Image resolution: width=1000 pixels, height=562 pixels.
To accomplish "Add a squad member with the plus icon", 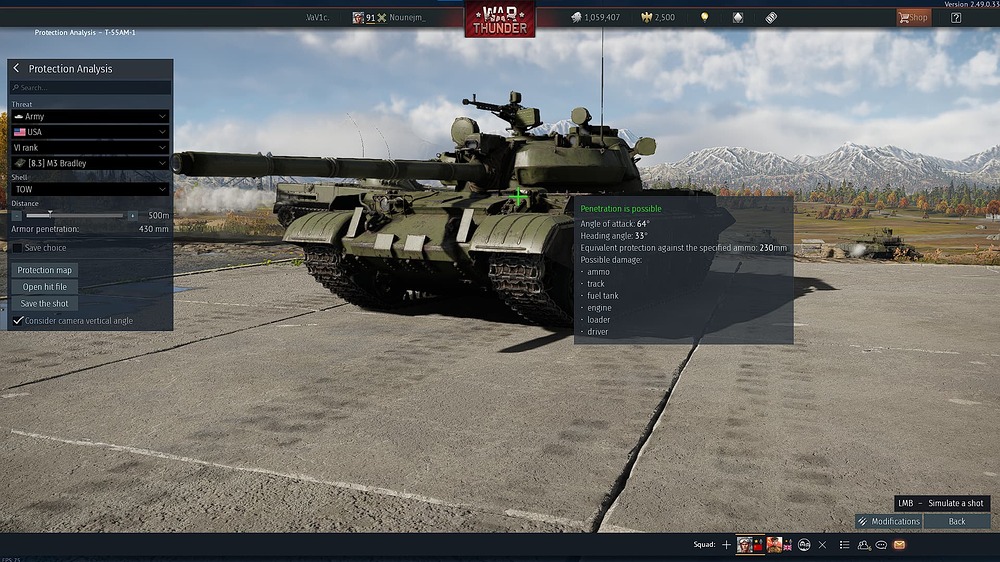I will 726,545.
